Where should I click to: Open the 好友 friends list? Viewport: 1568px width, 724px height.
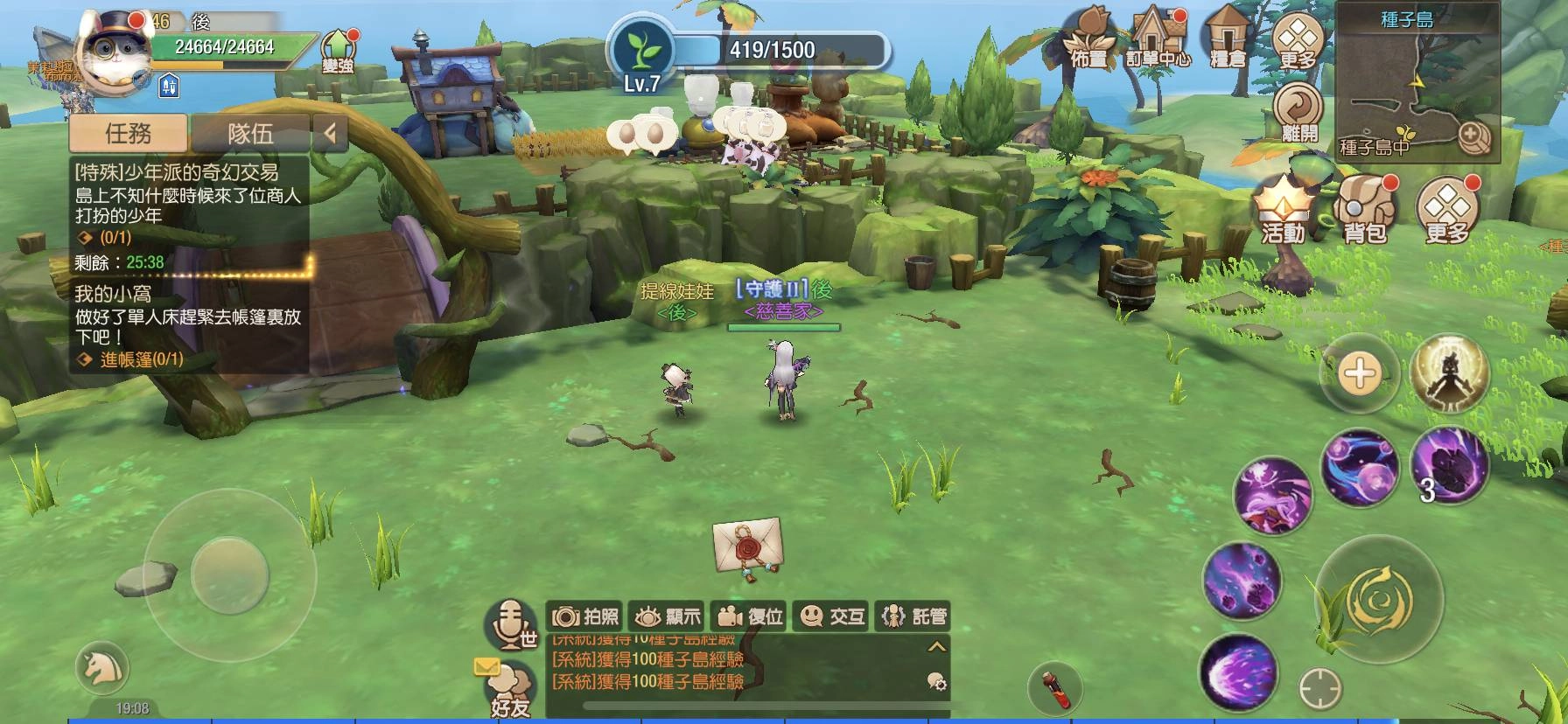pos(509,691)
